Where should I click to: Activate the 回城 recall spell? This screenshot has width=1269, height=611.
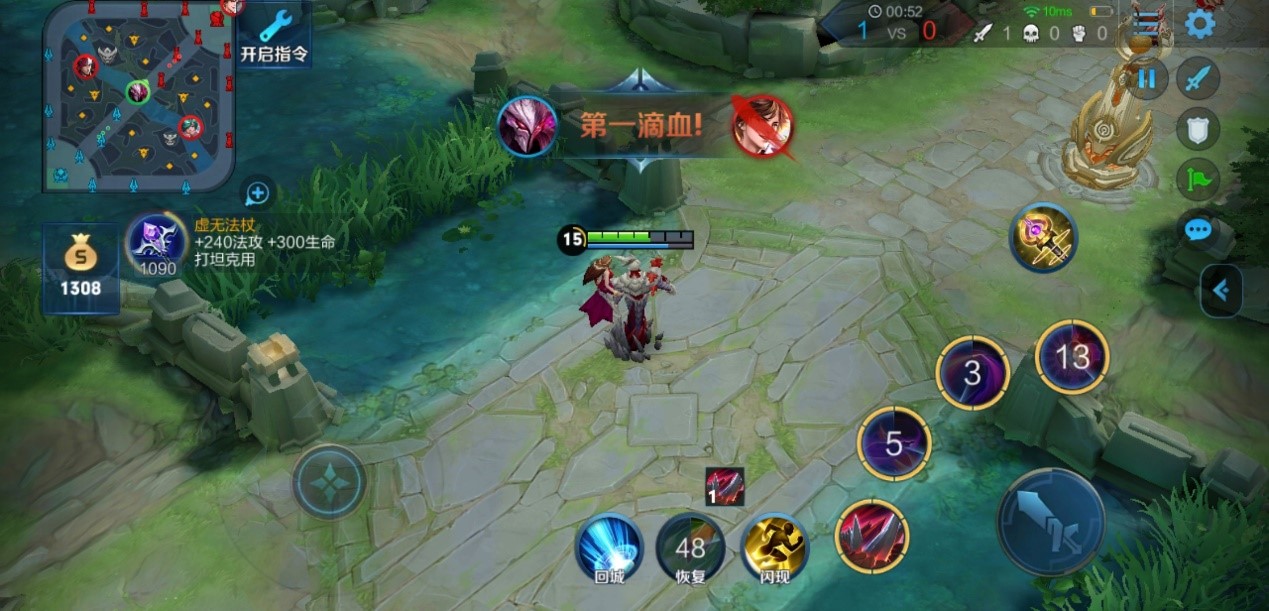(609, 547)
